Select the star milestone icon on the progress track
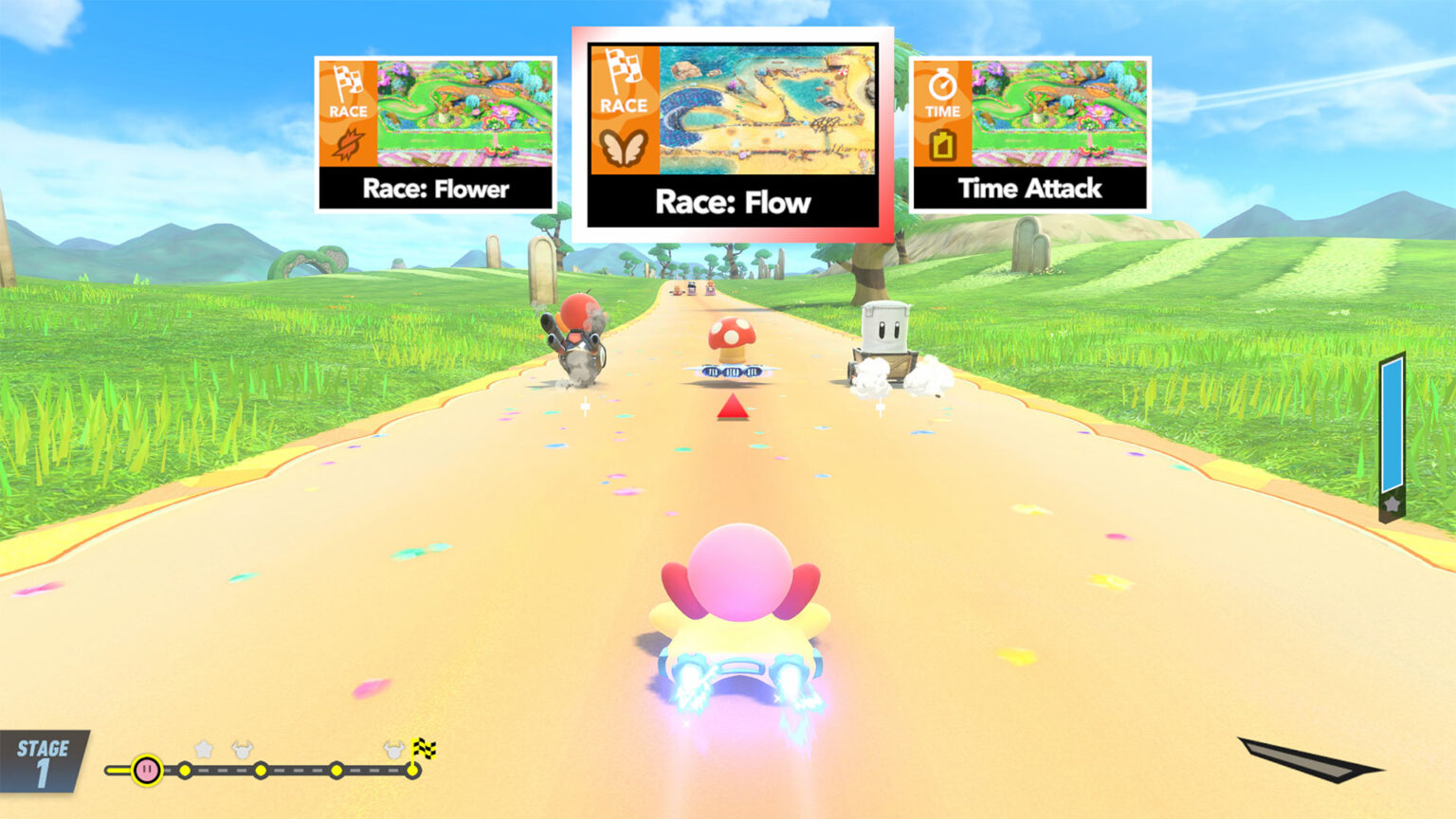Screen dimensions: 1456x819 tap(203, 750)
